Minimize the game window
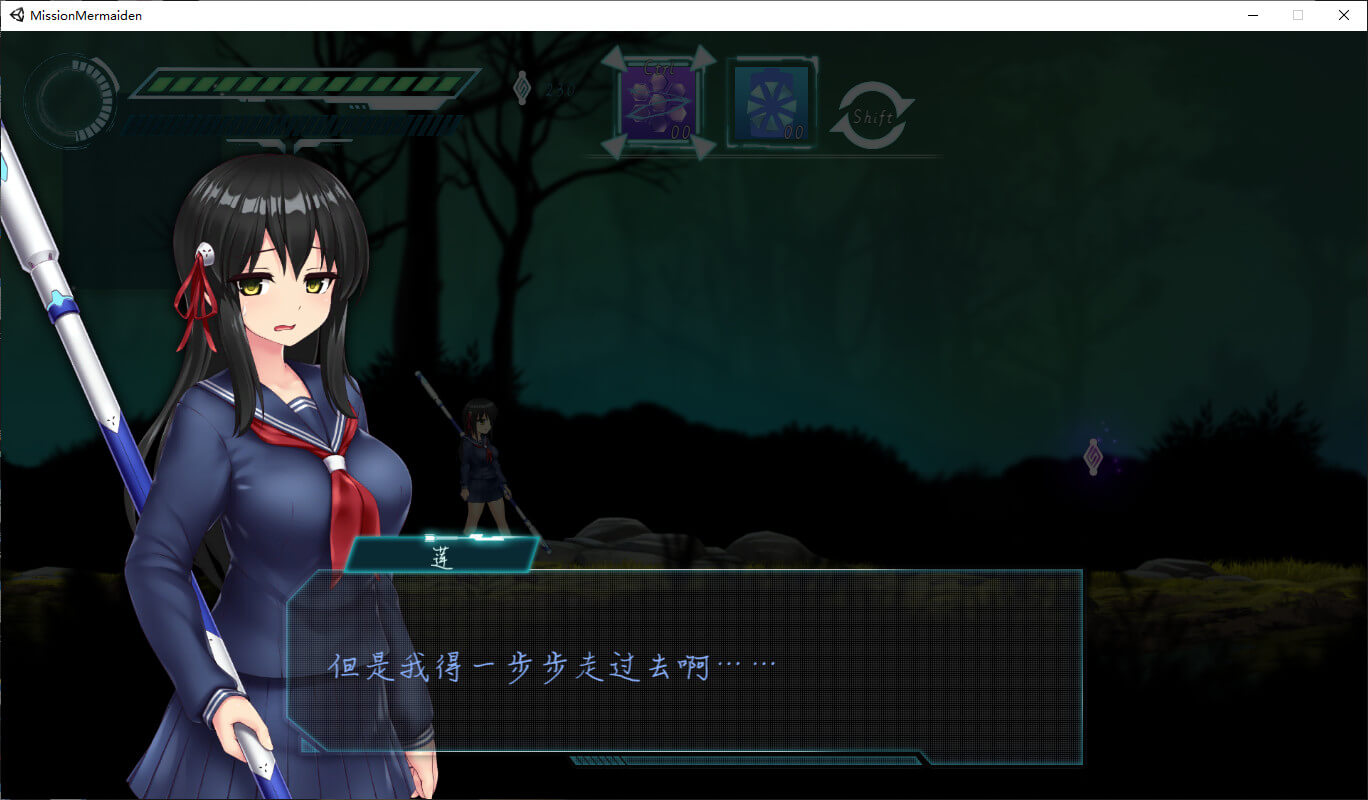Viewport: 1368px width, 800px height. 1252,15
